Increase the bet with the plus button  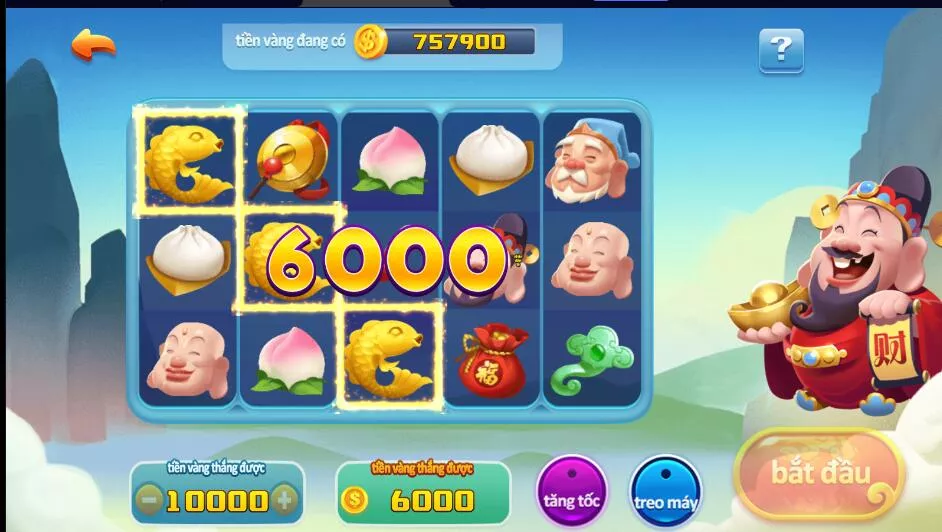(285, 499)
